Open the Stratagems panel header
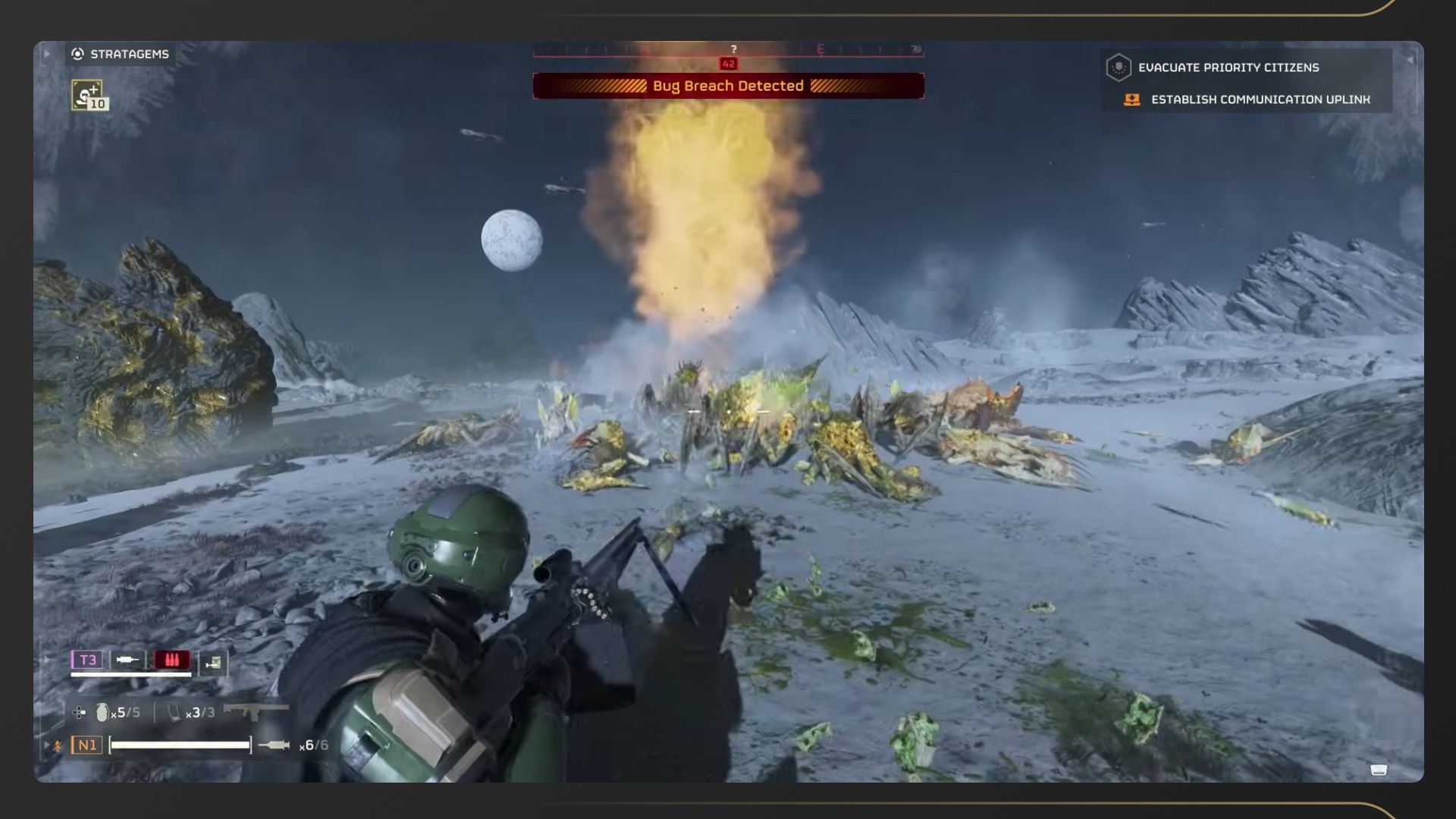This screenshot has width=1456, height=819. [121, 54]
